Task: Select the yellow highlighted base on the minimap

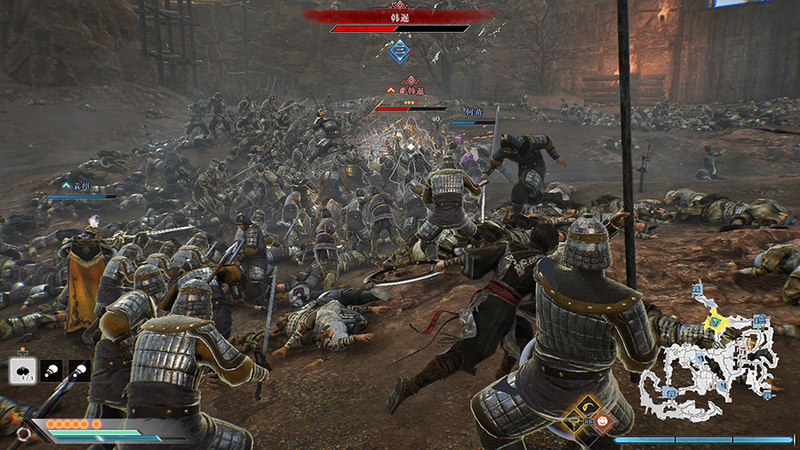Action: point(714,322)
